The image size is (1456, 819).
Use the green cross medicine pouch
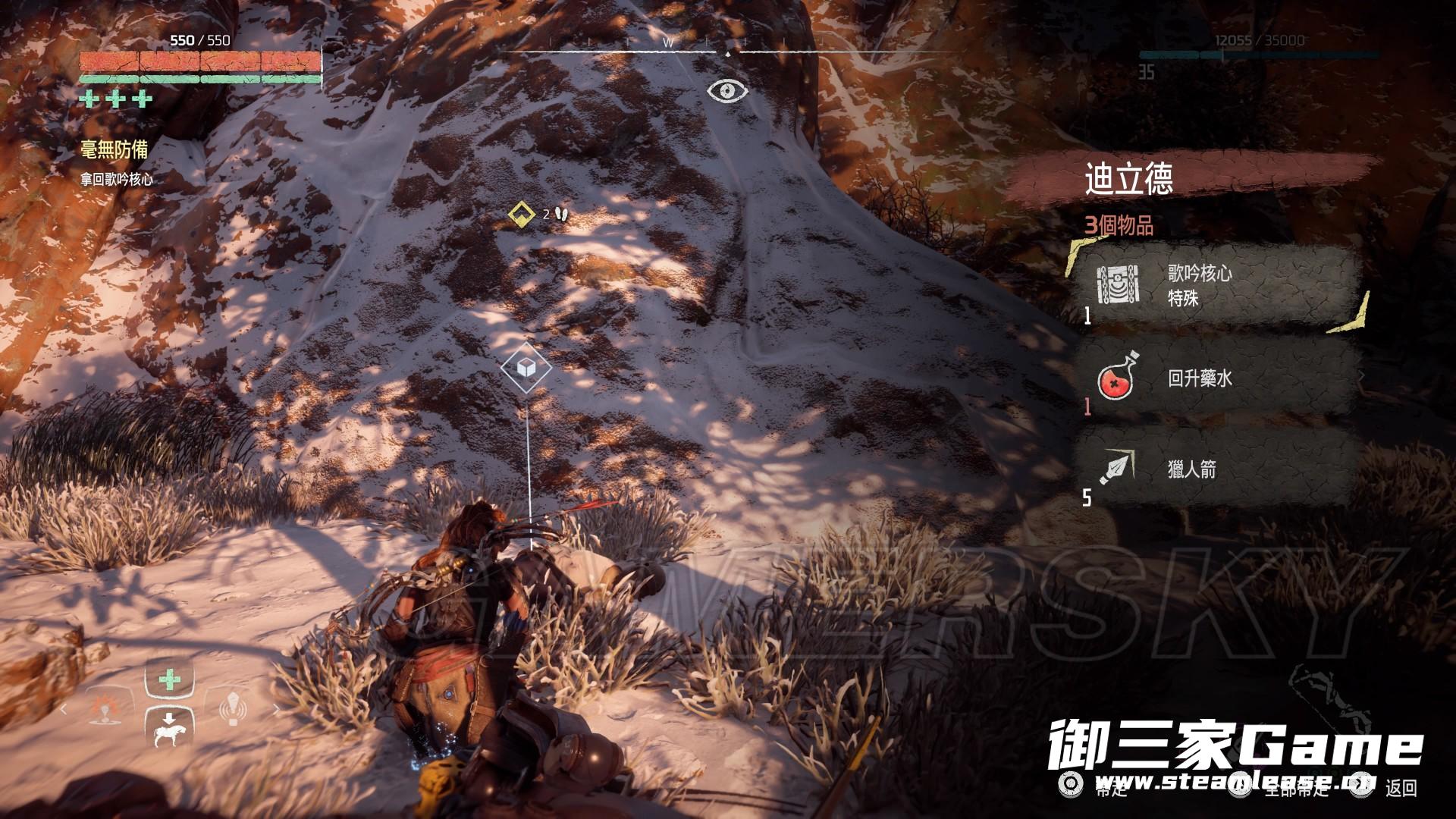click(x=169, y=679)
